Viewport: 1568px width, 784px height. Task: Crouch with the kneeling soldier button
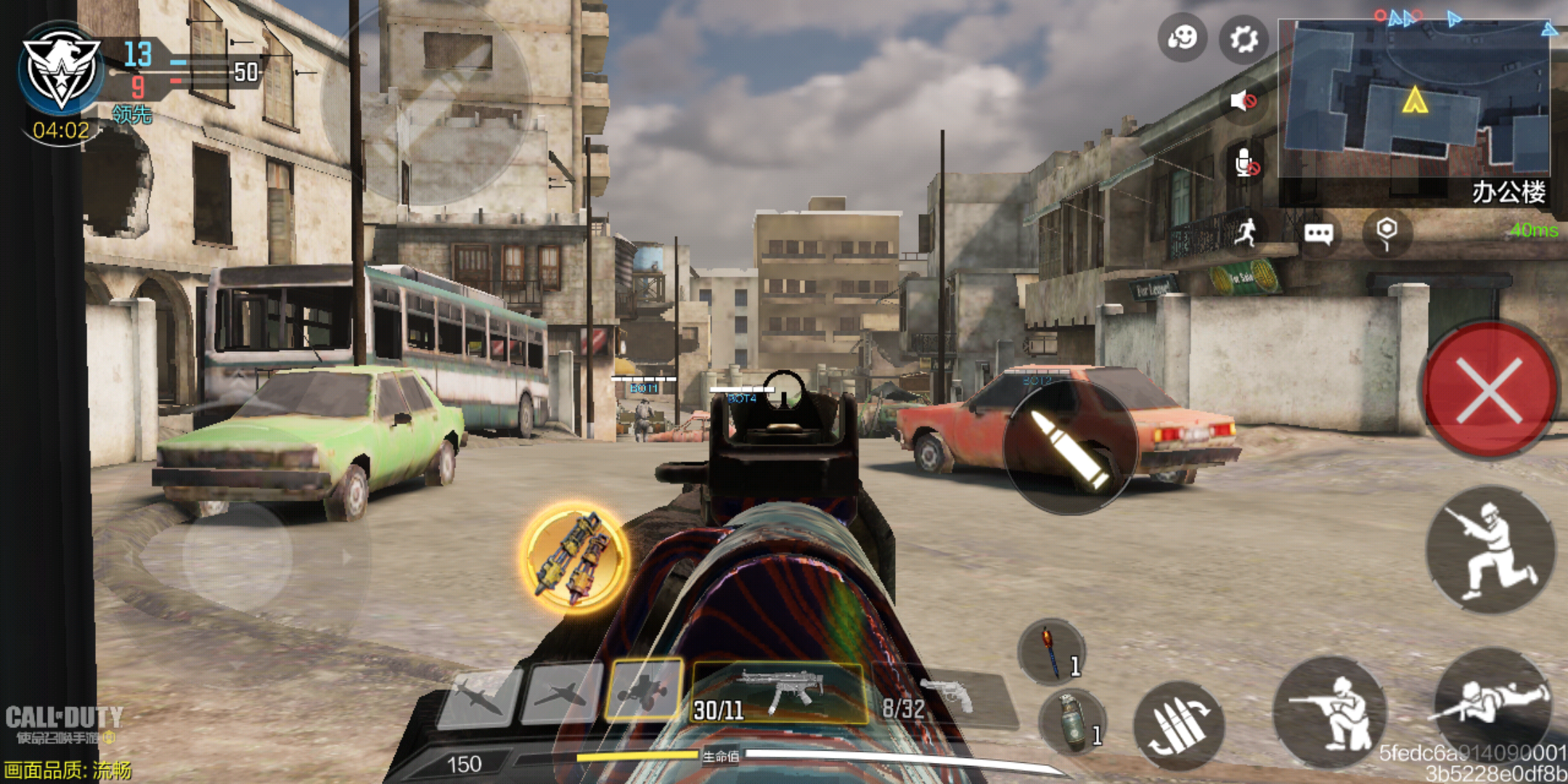pos(1330,712)
